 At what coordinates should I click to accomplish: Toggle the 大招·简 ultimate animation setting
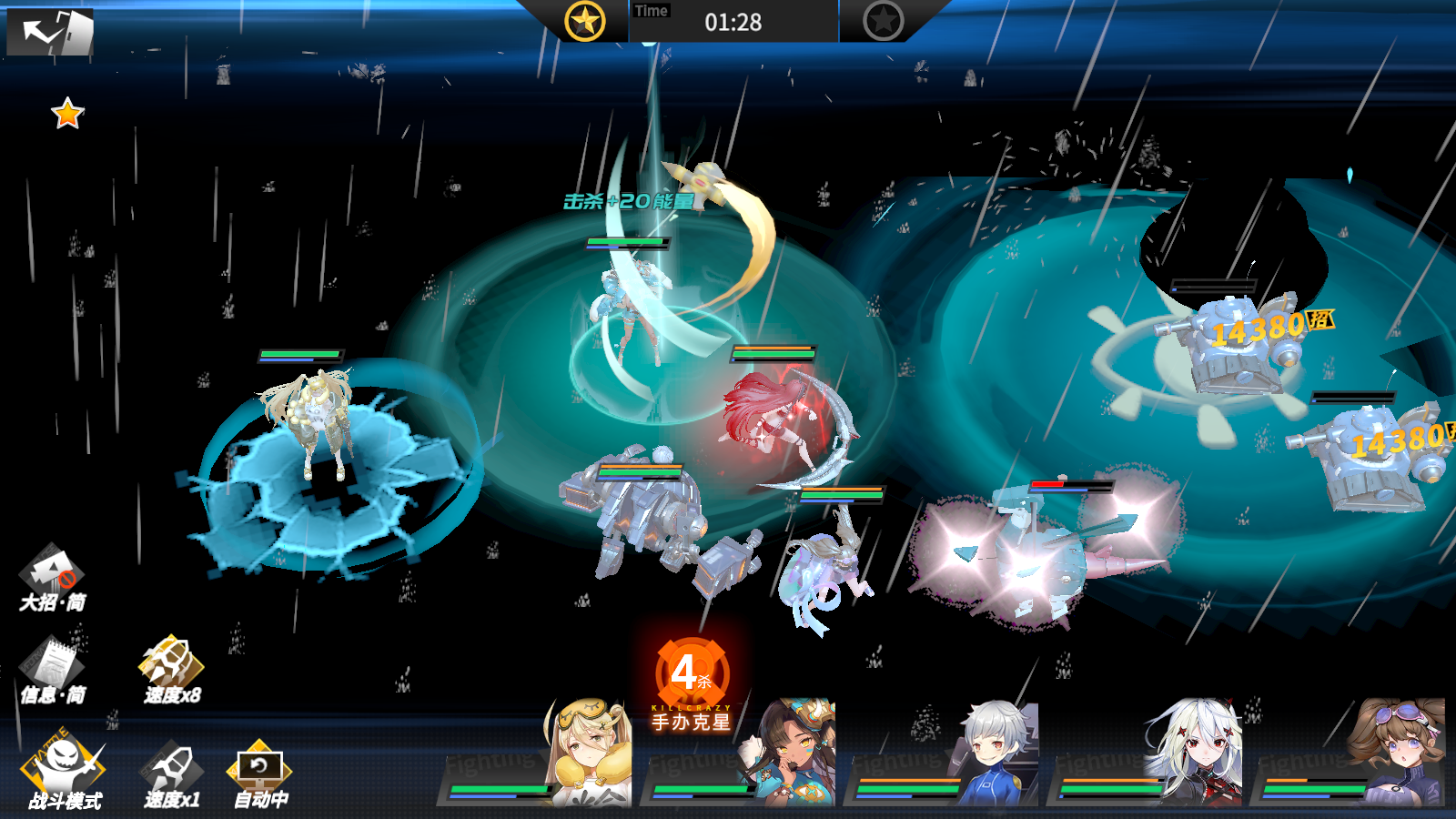(x=53, y=579)
